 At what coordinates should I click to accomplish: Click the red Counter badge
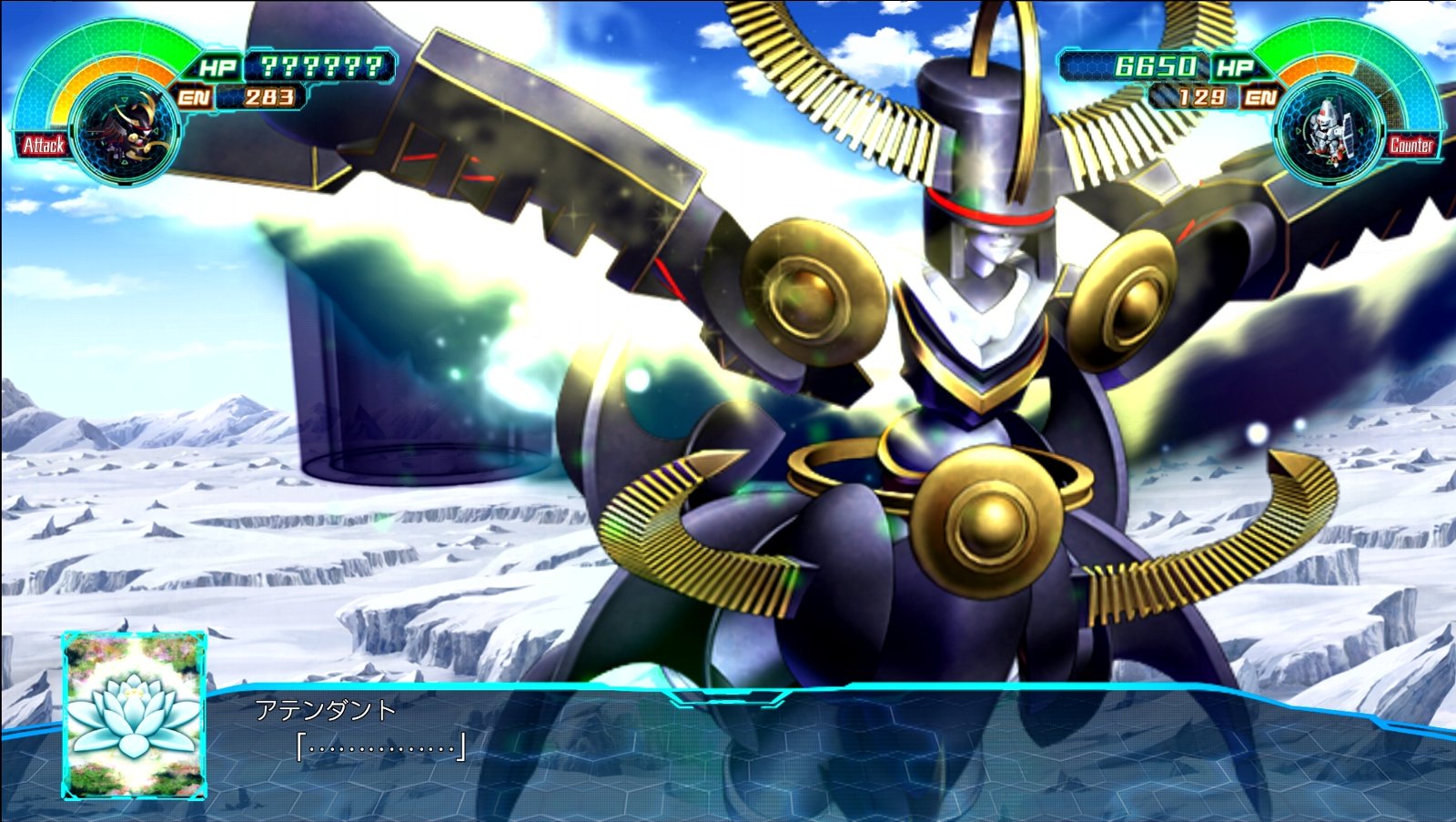click(1410, 145)
